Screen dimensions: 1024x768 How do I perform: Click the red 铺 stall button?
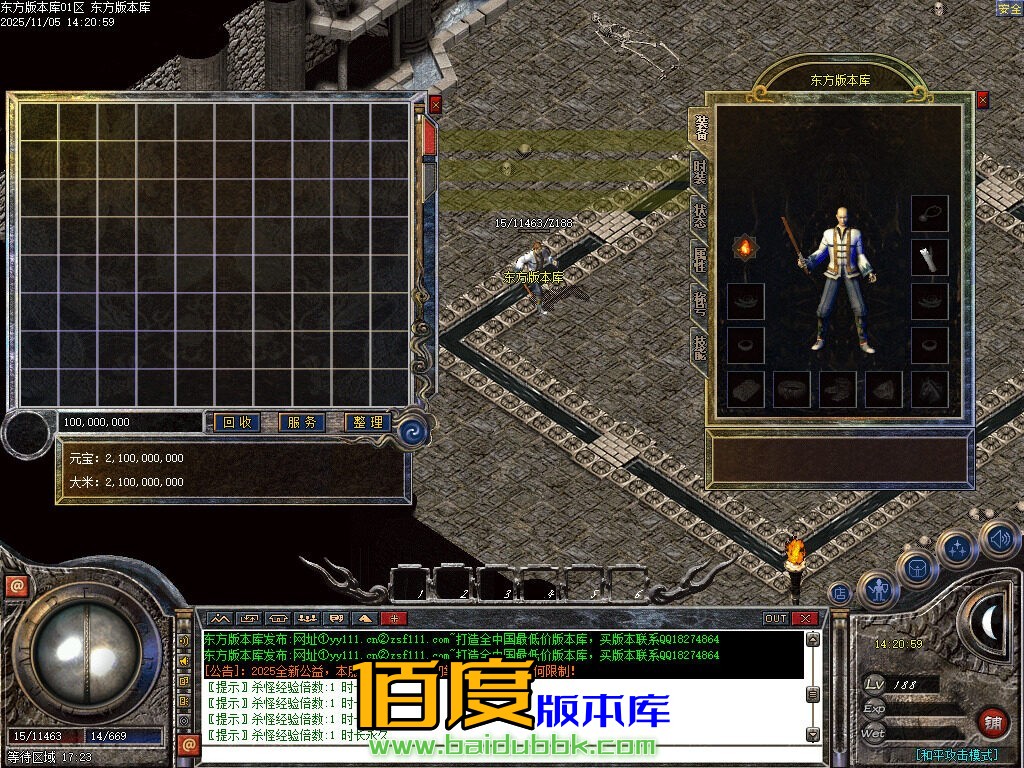point(992,721)
